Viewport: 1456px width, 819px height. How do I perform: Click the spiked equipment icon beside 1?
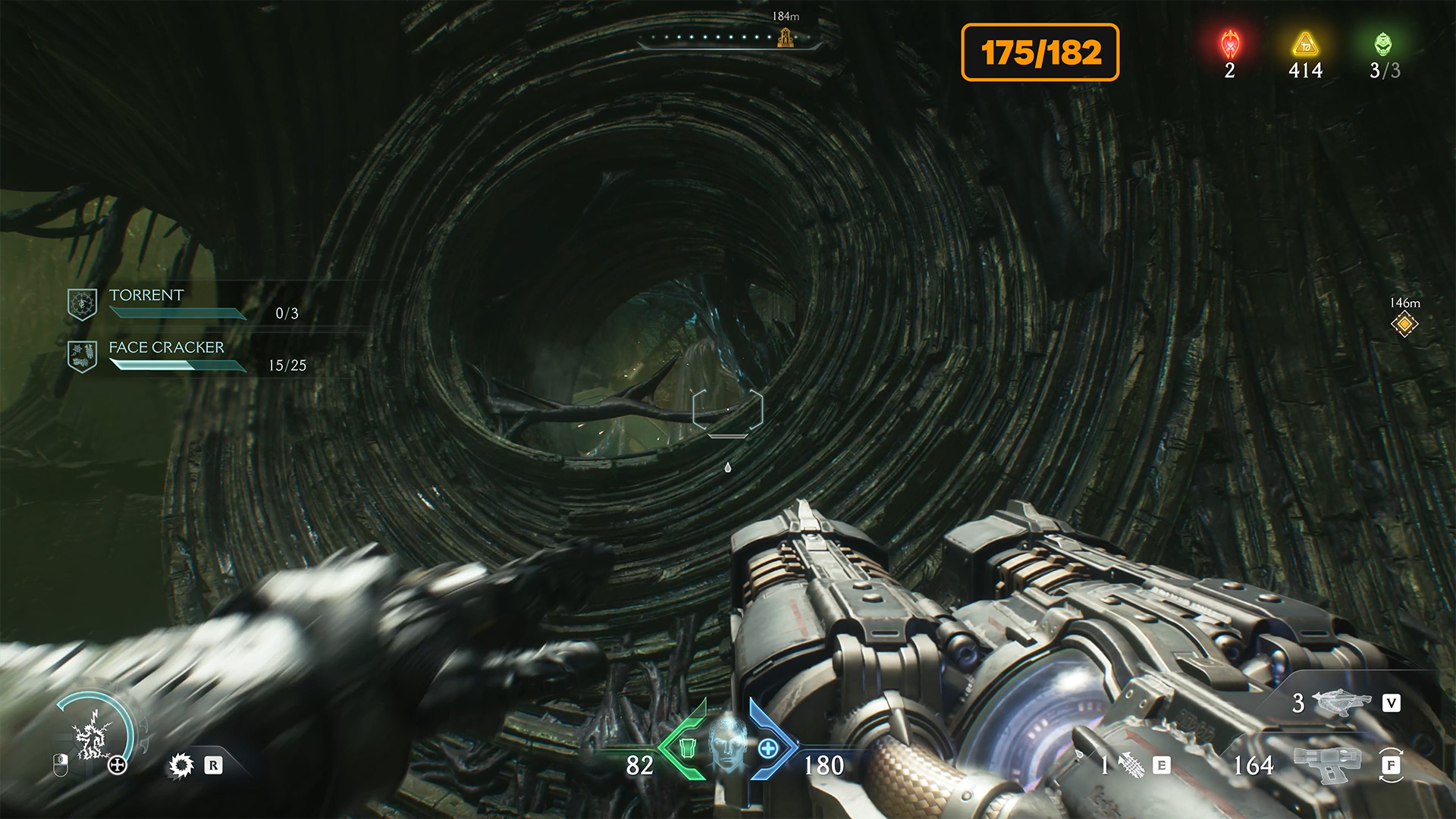(1131, 765)
